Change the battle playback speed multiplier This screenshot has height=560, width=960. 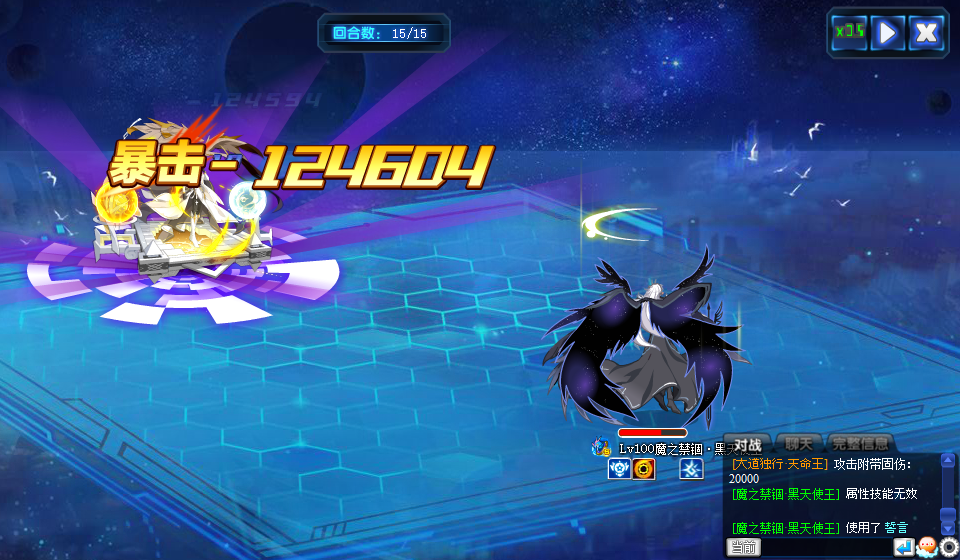pyautogui.click(x=849, y=32)
